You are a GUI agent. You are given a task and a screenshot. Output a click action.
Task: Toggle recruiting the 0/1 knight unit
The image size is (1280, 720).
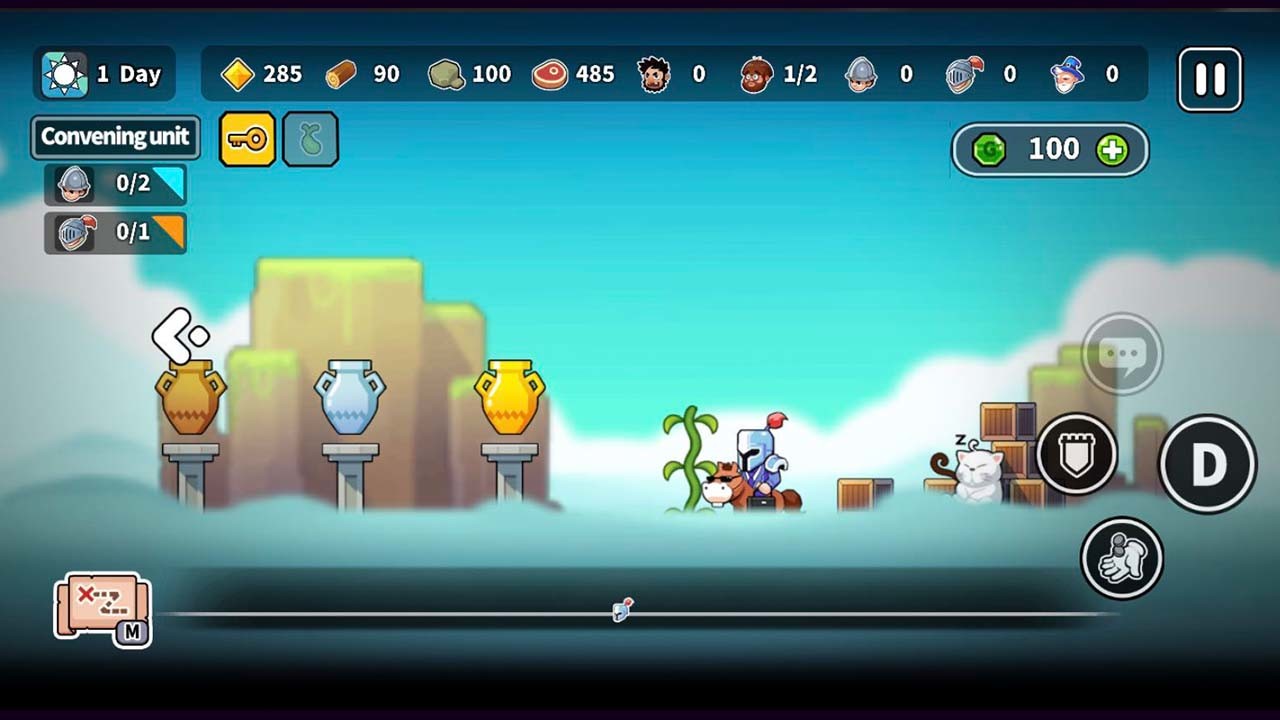tap(114, 231)
